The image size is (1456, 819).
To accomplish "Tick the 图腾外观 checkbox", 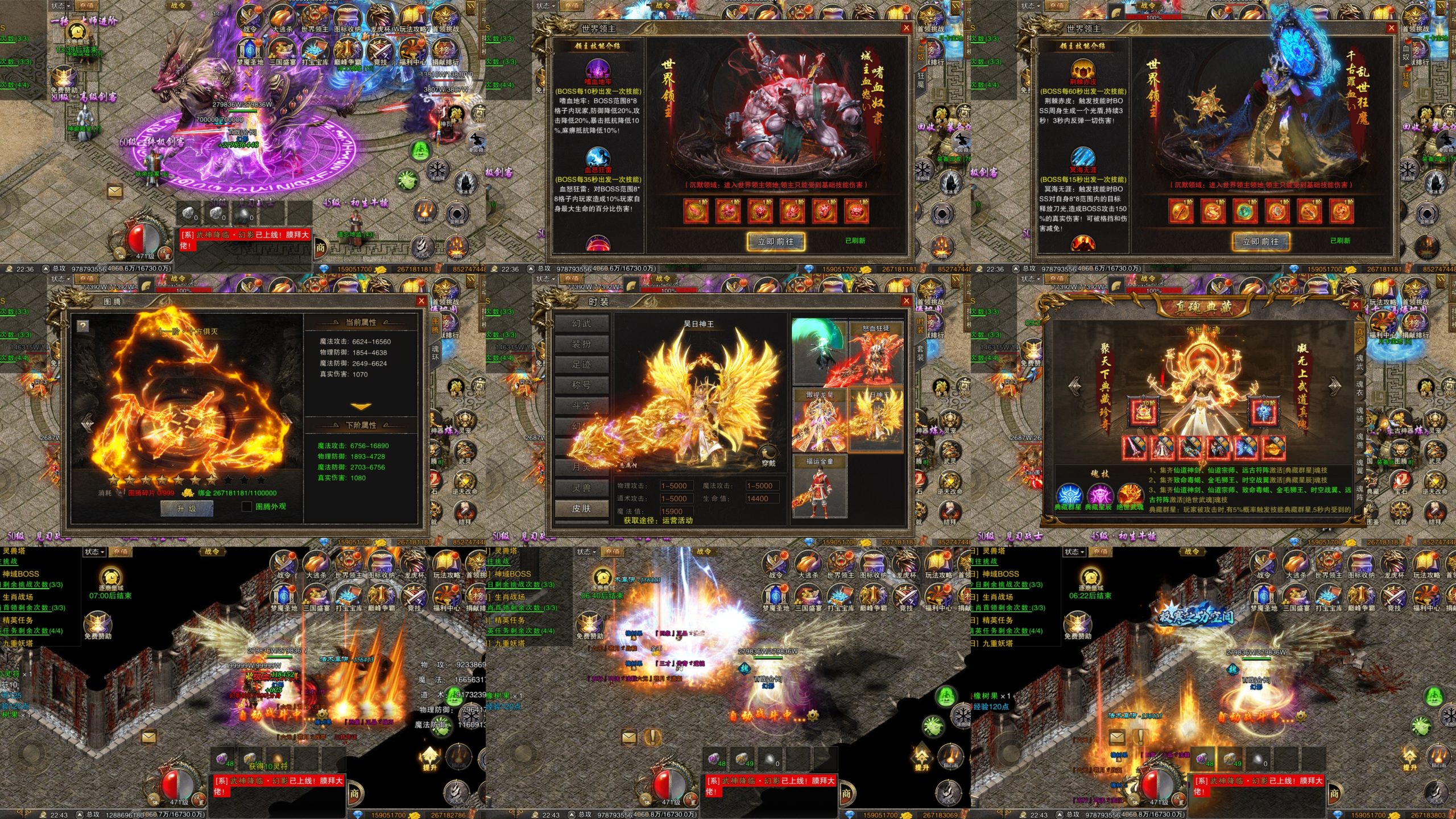I will pyautogui.click(x=247, y=506).
